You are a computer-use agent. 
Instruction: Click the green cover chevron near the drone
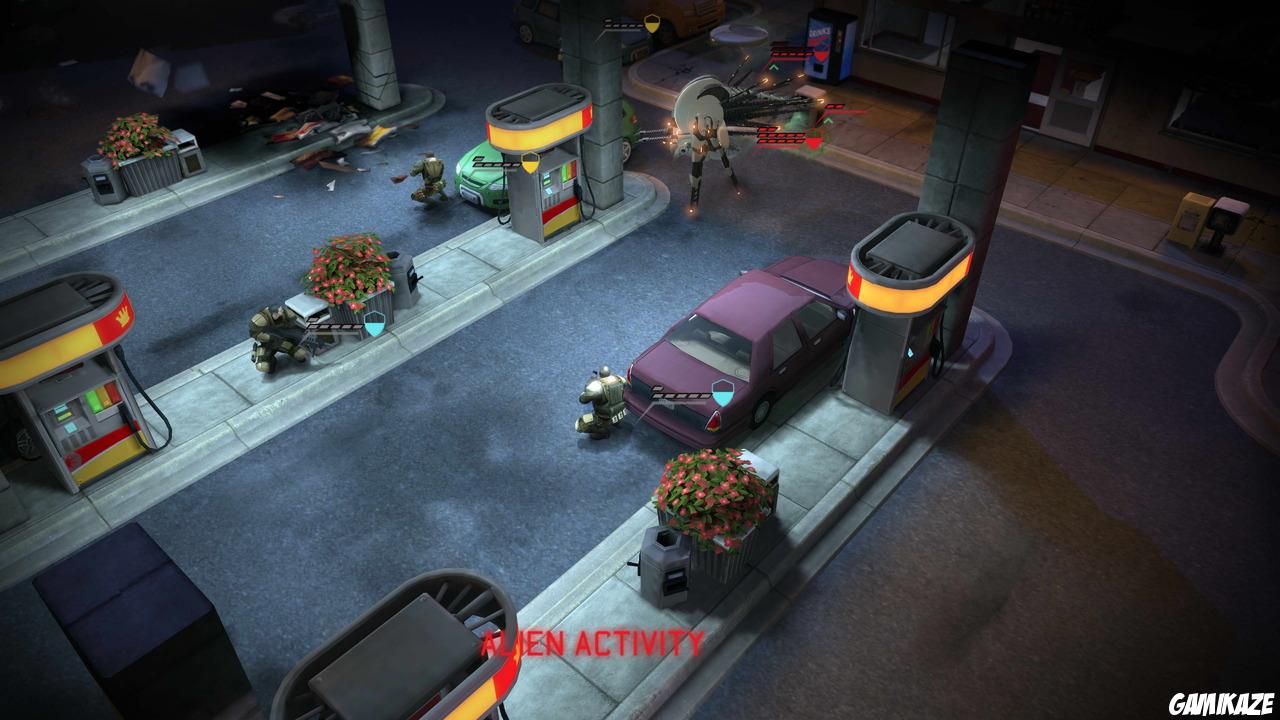point(827,120)
